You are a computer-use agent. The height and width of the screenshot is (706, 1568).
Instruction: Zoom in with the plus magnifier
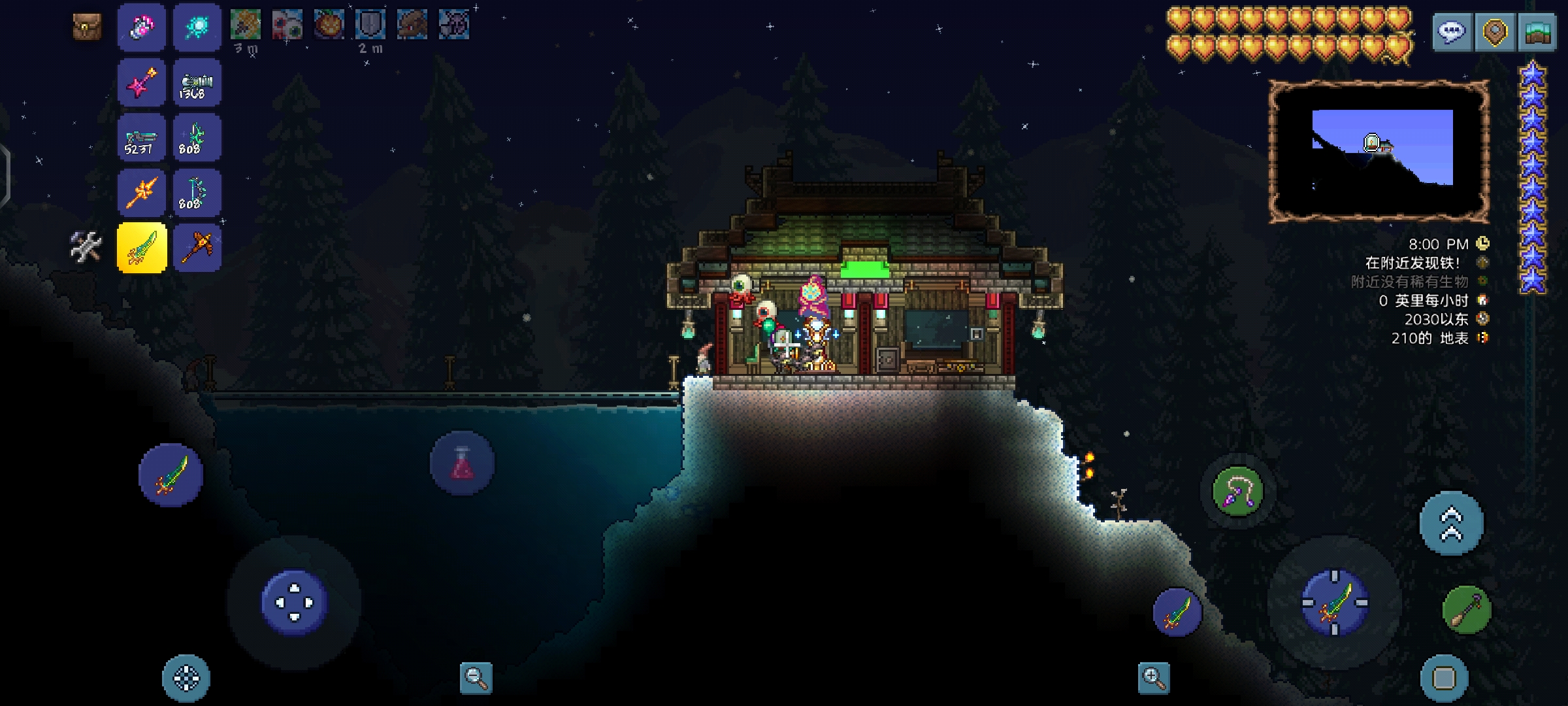click(x=1153, y=678)
